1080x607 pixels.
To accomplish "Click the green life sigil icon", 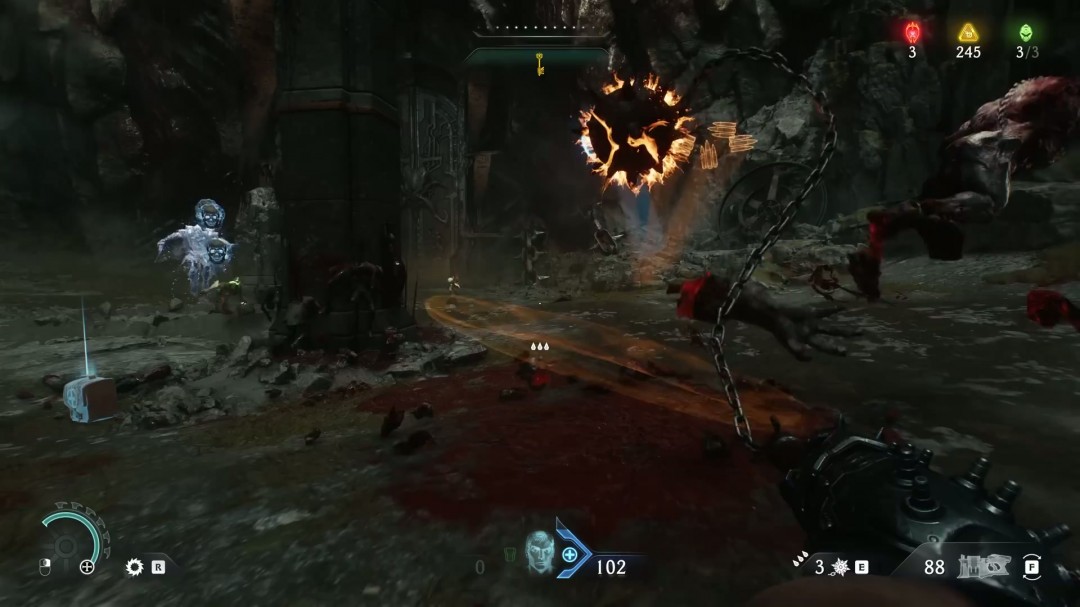I will click(x=1026, y=32).
